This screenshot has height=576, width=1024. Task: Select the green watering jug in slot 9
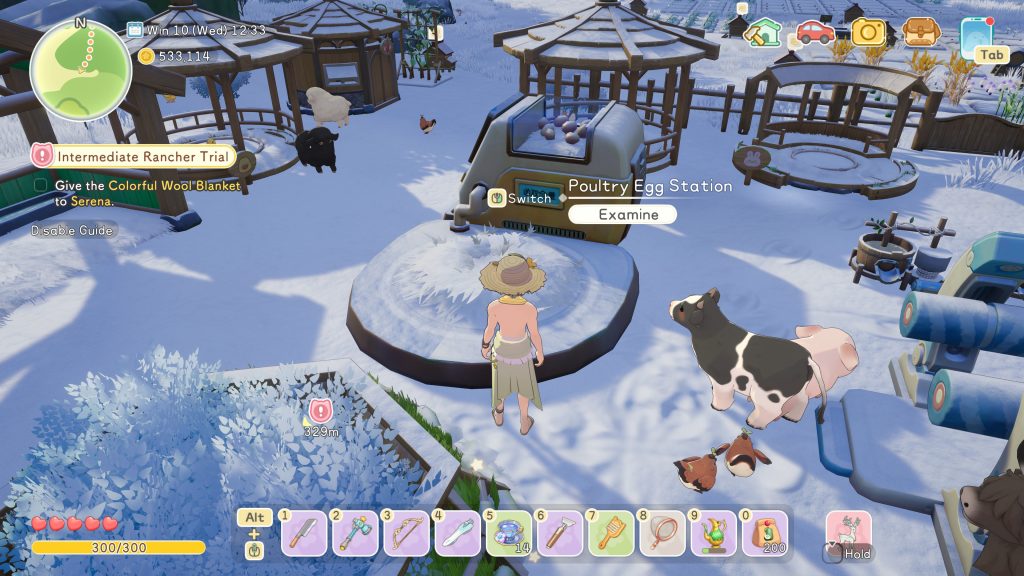pyautogui.click(x=713, y=533)
